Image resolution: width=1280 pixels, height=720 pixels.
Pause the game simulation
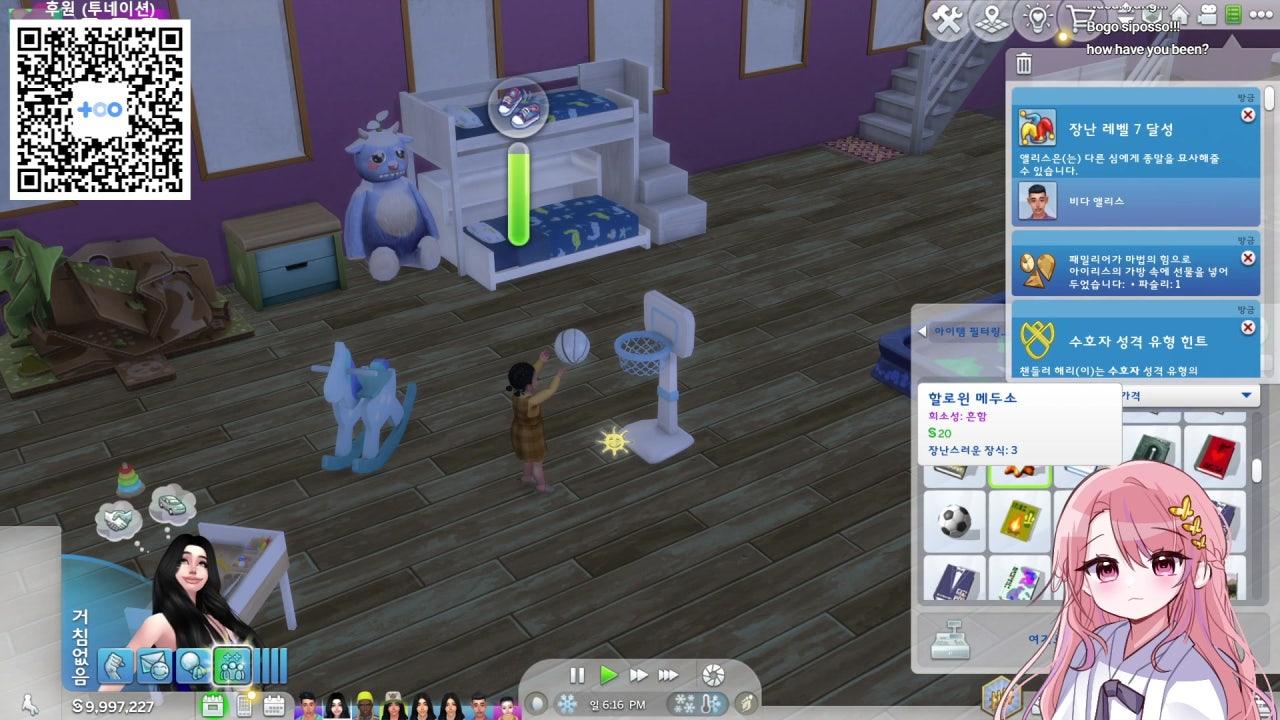coord(578,674)
